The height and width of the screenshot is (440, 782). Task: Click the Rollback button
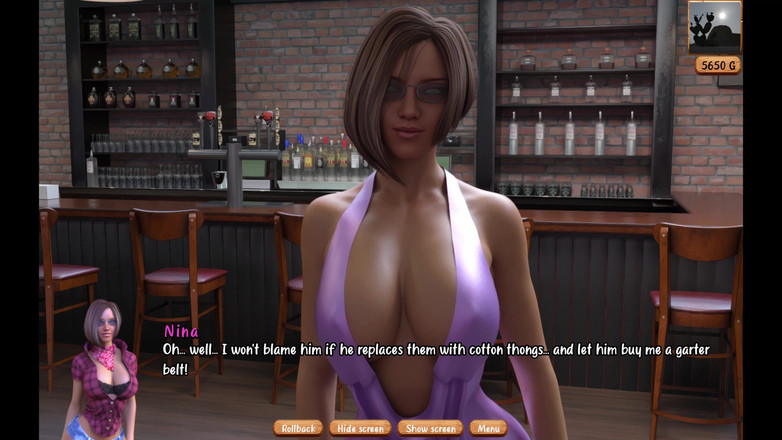coord(298,428)
